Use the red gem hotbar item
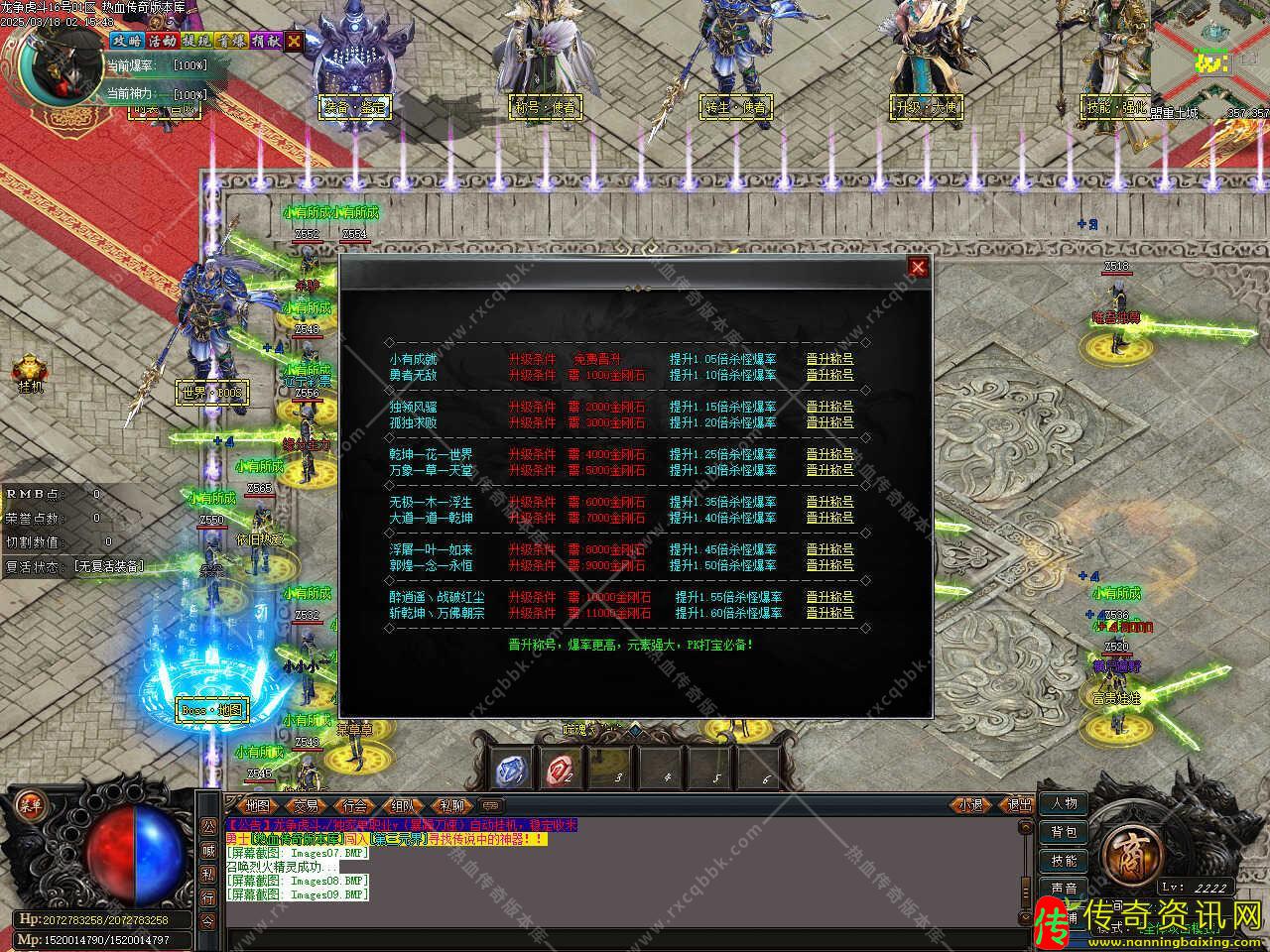The image size is (1270, 952). pos(562,769)
